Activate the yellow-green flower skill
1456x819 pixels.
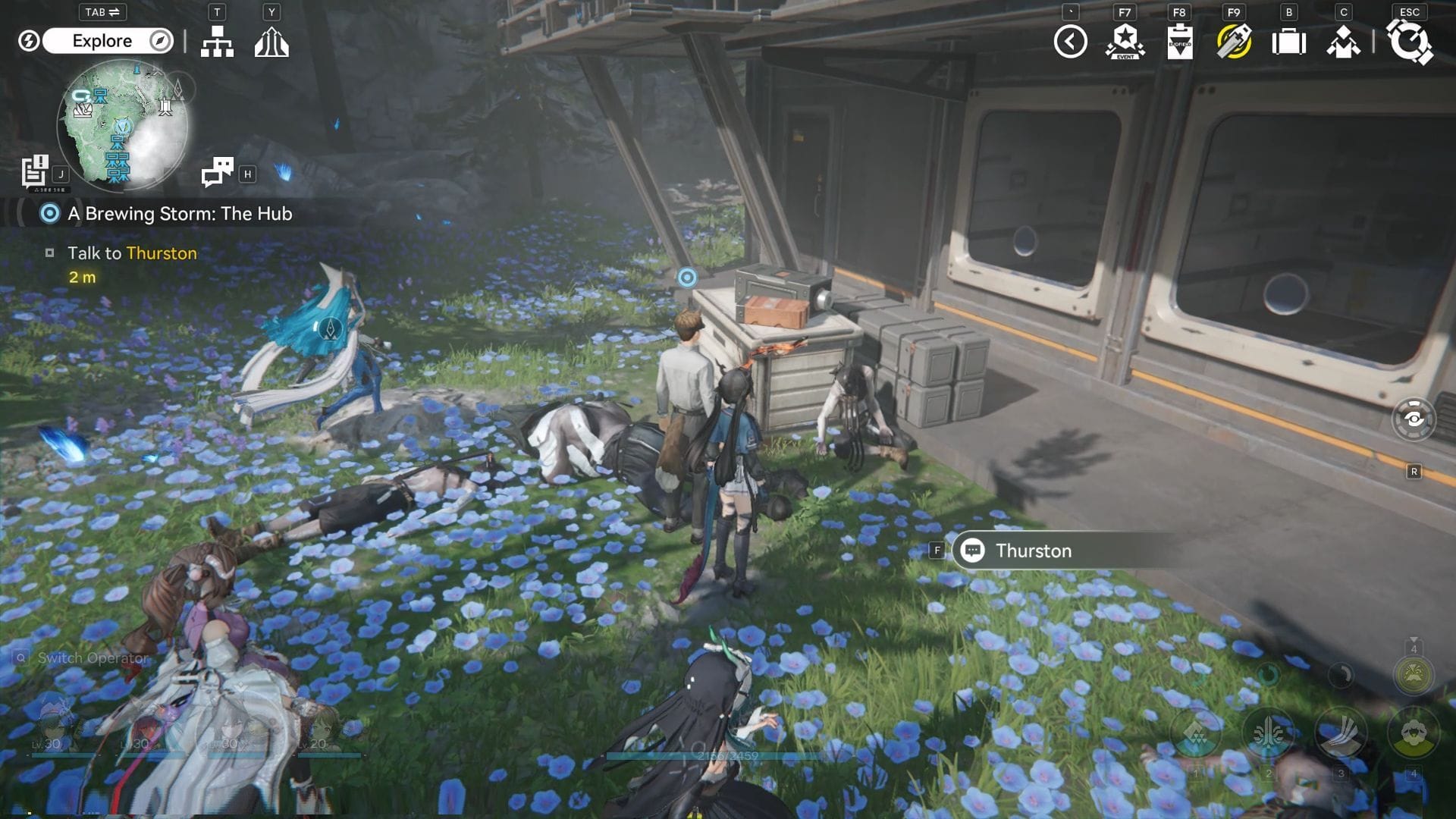pyautogui.click(x=1414, y=734)
